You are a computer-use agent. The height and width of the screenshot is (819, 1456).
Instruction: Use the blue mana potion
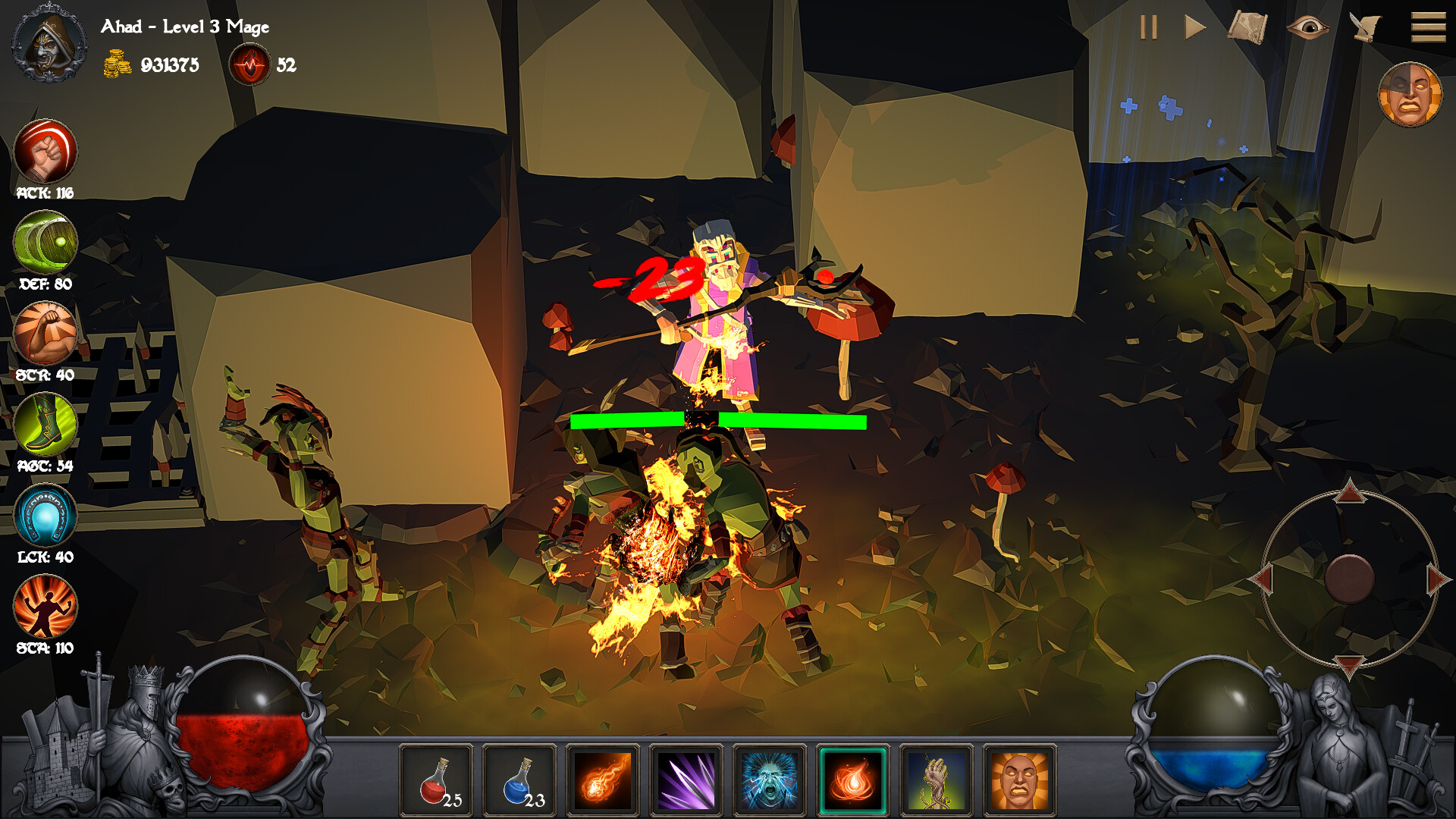519,780
